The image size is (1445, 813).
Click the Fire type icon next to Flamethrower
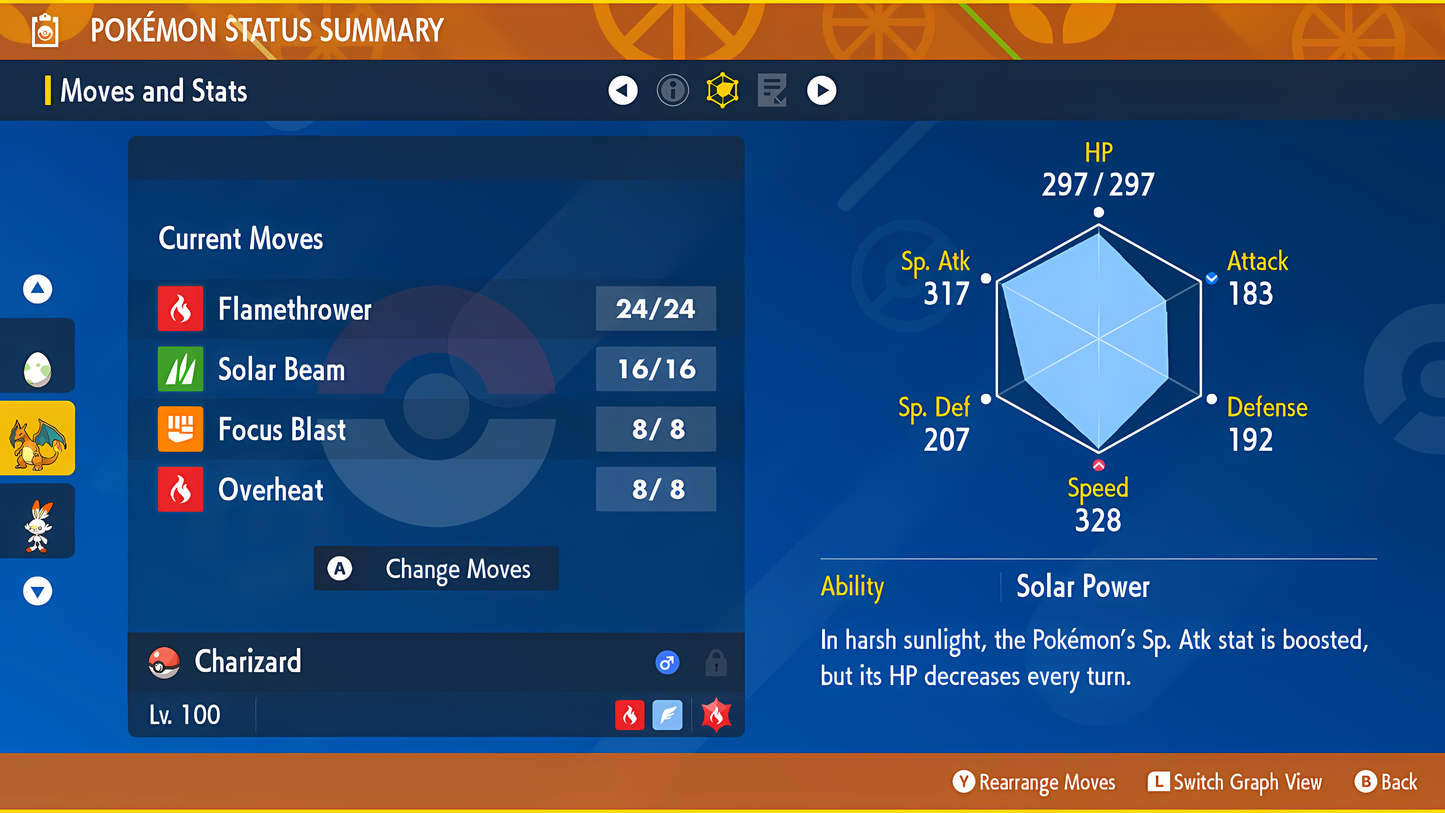[x=181, y=309]
